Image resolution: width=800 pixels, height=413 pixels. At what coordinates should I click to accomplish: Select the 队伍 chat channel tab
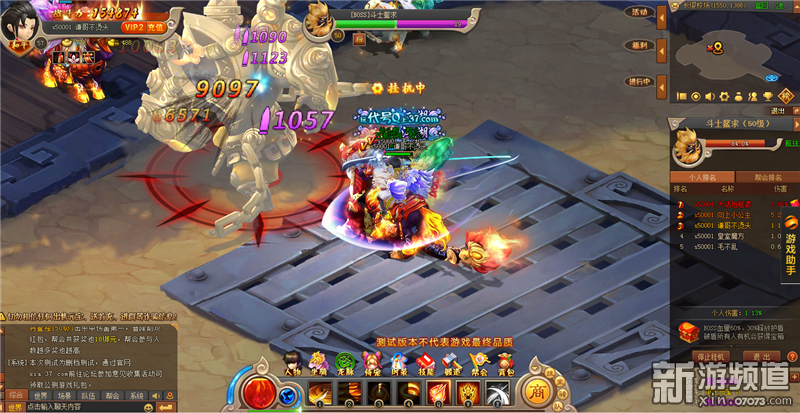click(88, 395)
